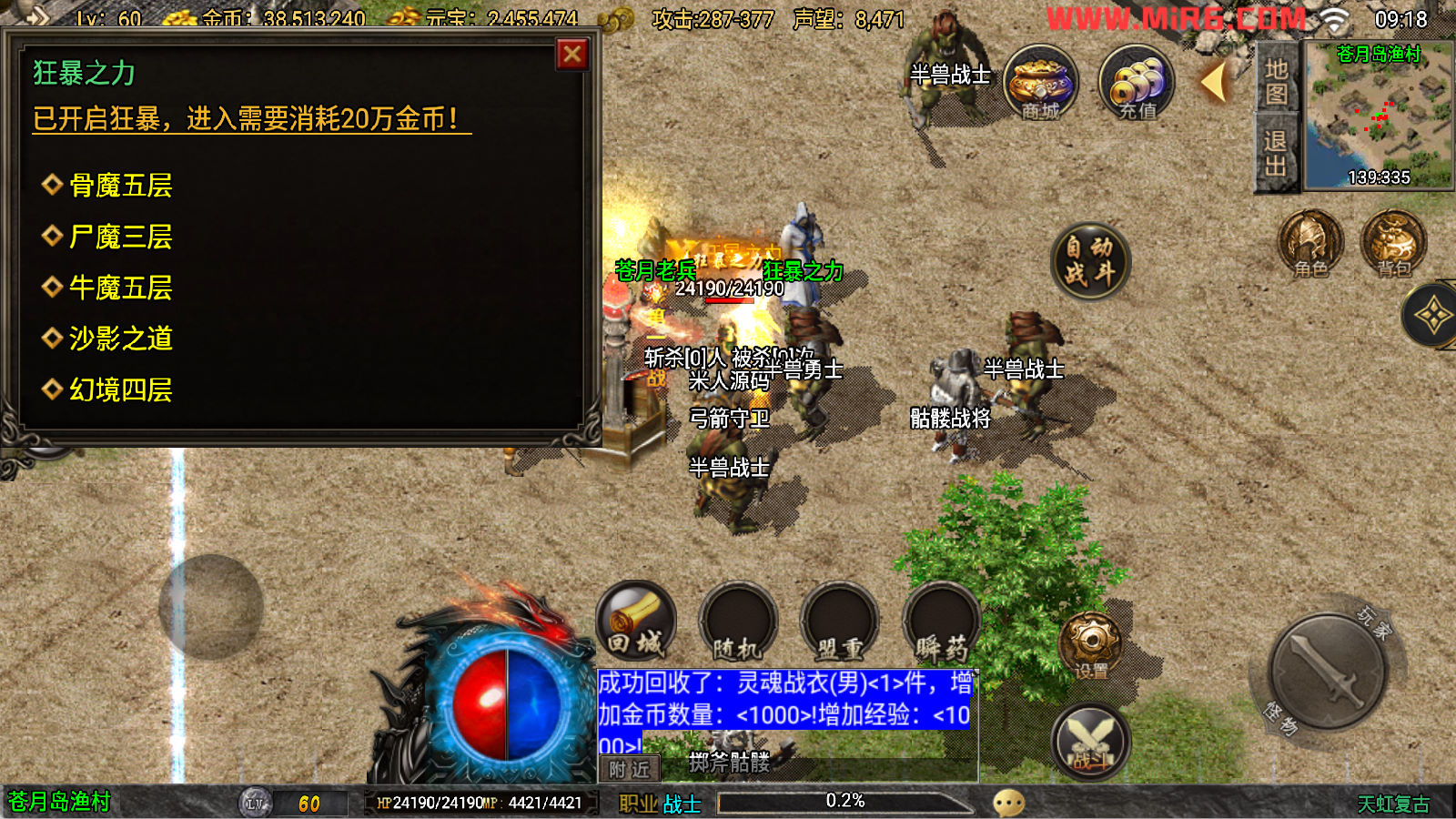This screenshot has width=1456, height=819.
Task: Choose the 尸魔三层 destination
Action: pos(120,237)
